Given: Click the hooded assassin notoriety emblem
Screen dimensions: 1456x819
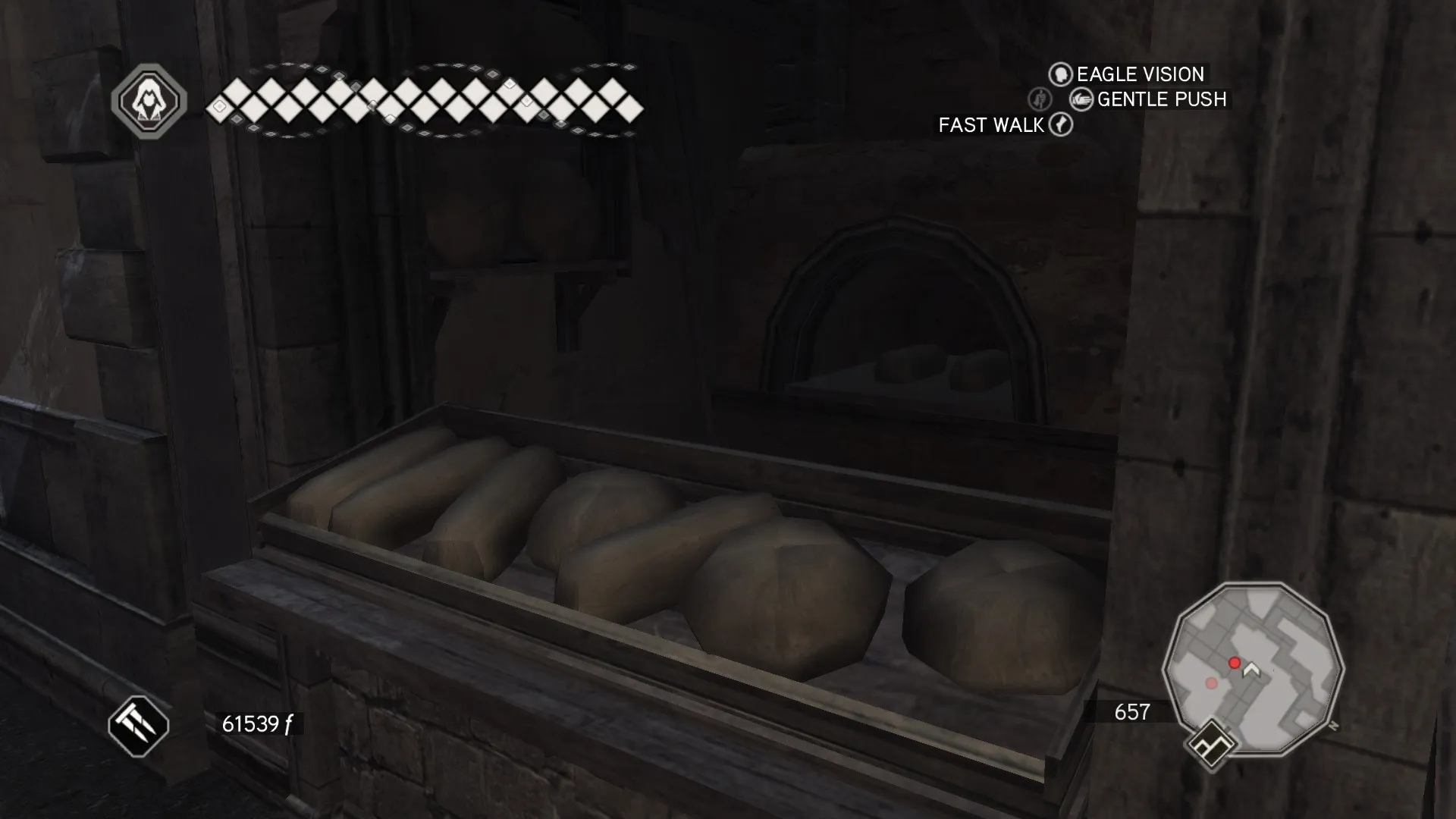Looking at the screenshot, I should click(149, 101).
